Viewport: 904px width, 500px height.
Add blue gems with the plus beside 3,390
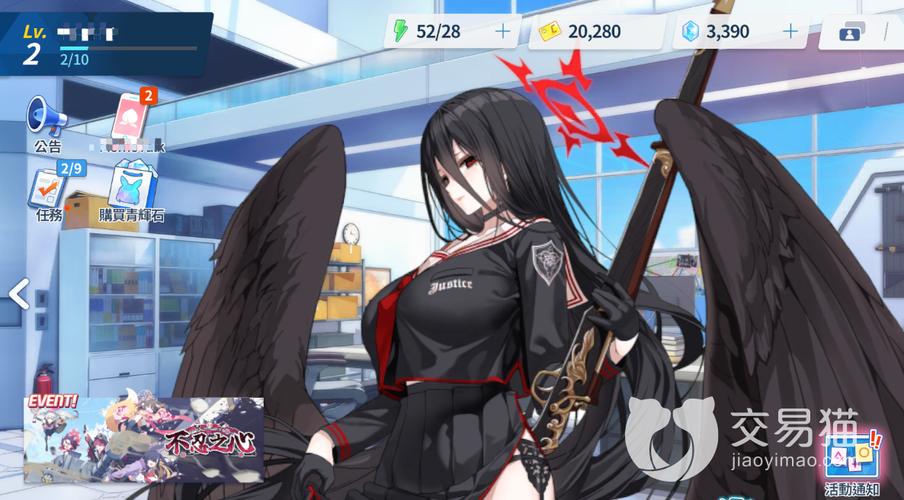point(789,32)
